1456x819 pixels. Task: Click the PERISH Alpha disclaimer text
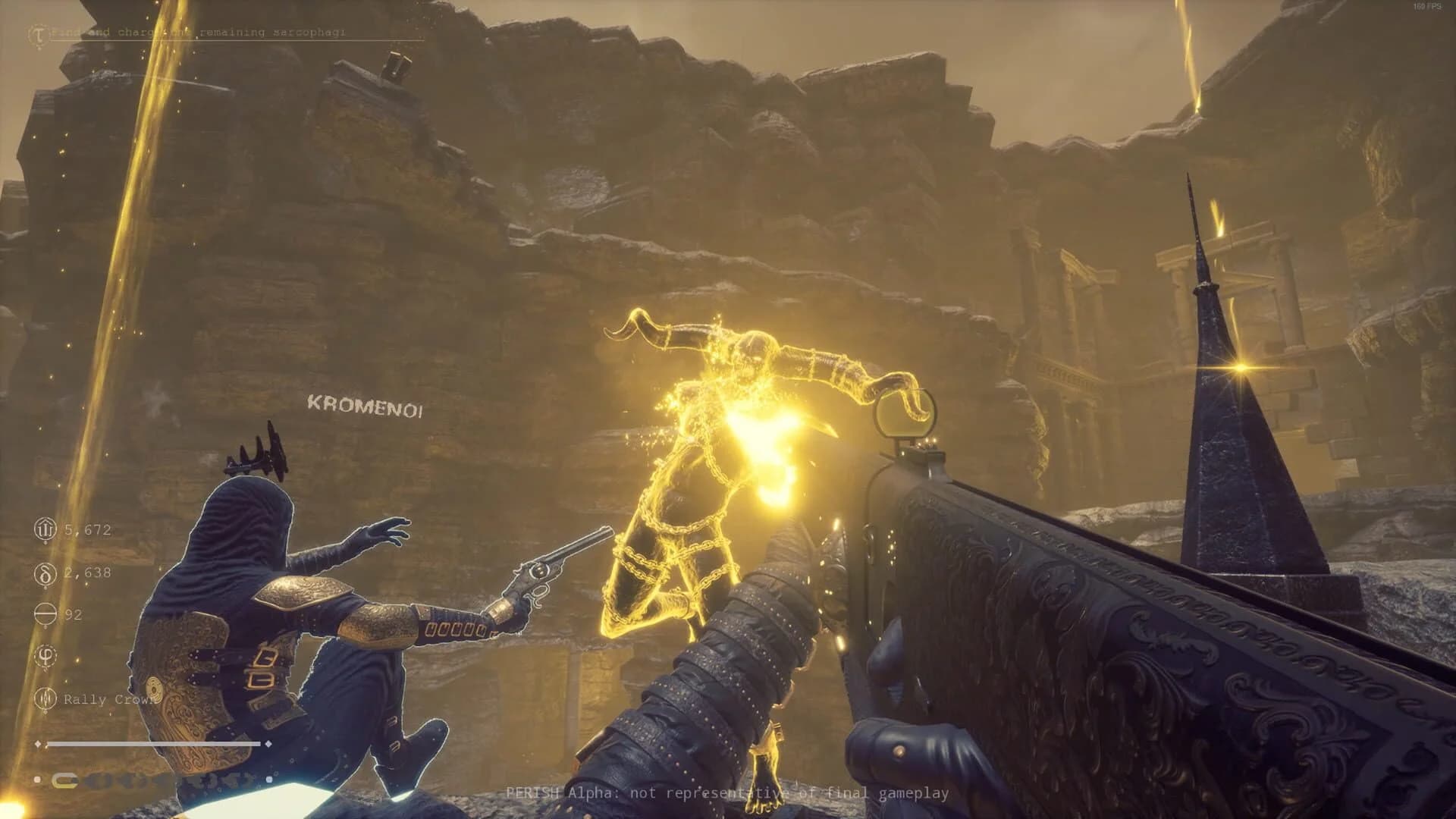click(728, 791)
